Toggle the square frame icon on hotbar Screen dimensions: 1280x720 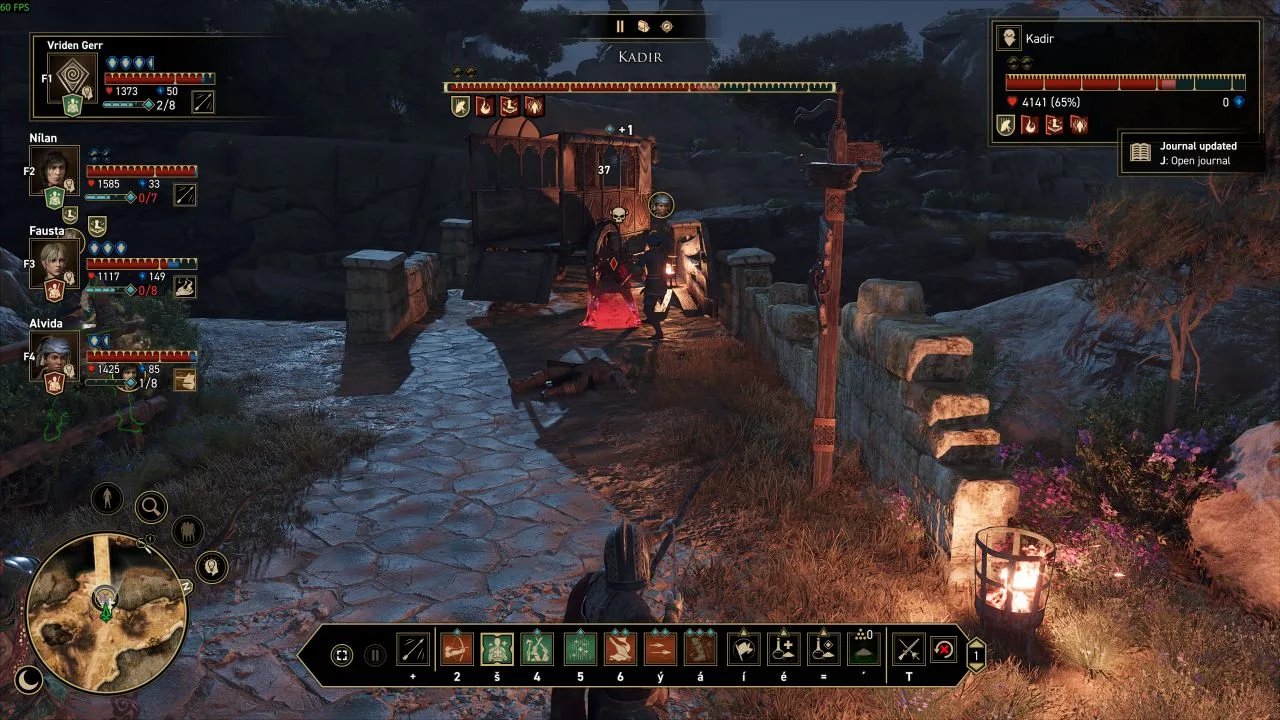[x=342, y=656]
